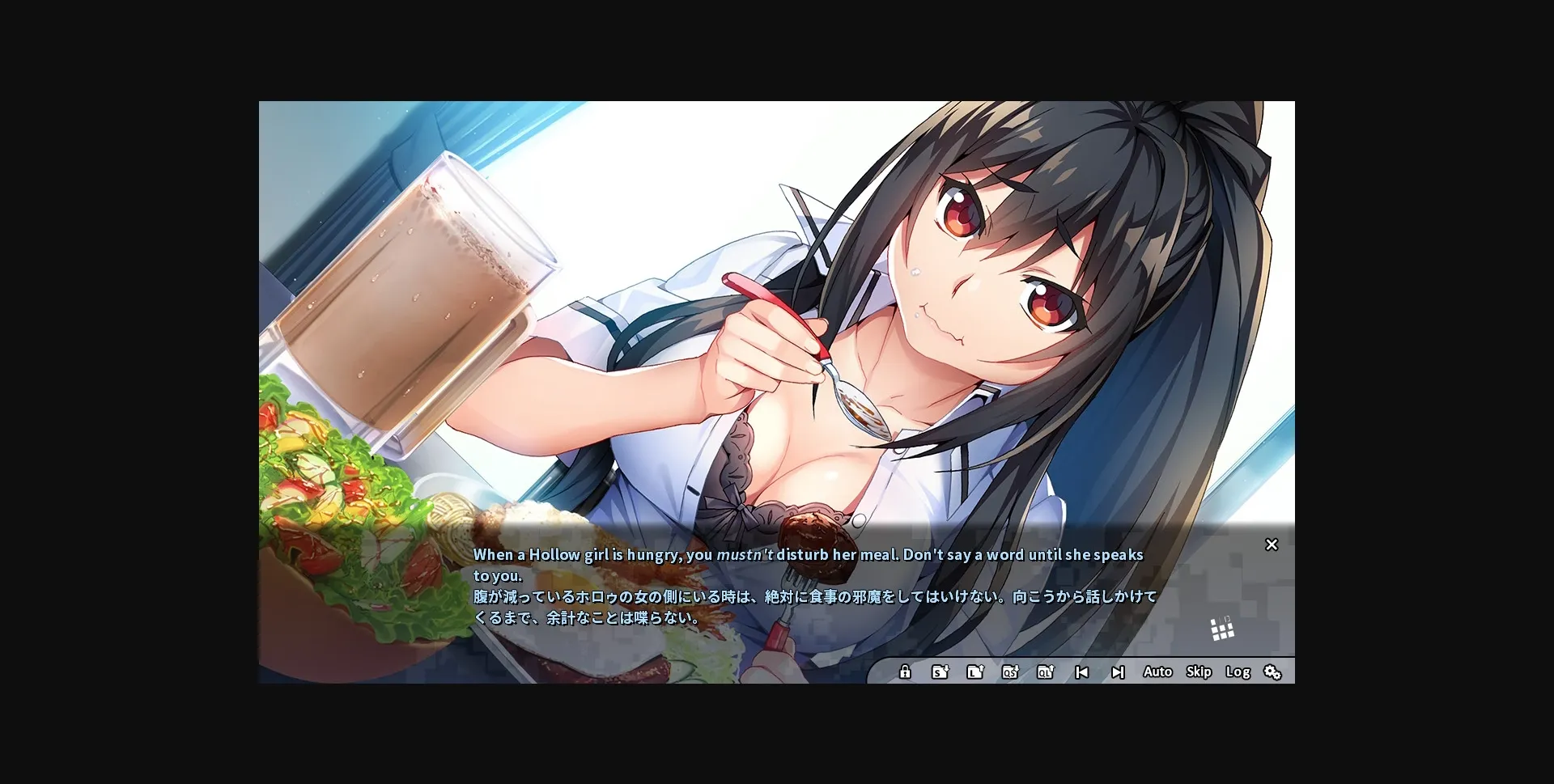Quick save using the S save icon
This screenshot has width=1554, height=784.
[x=940, y=672]
